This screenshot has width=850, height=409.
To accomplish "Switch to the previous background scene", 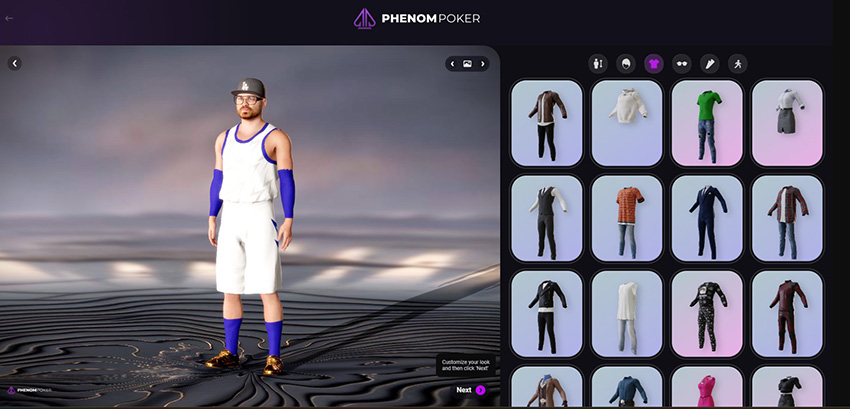I will [x=452, y=64].
